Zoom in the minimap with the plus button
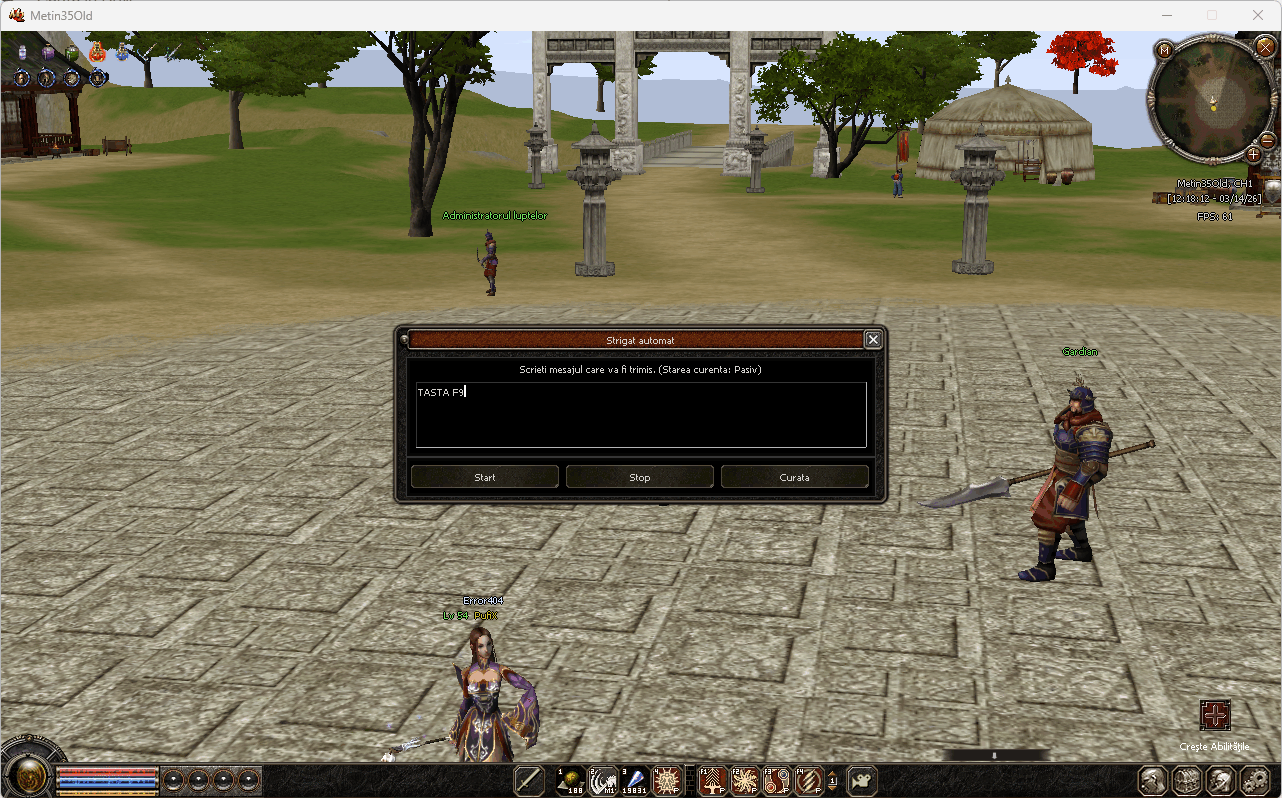Screen dimensions: 1282x798 pos(1253,155)
